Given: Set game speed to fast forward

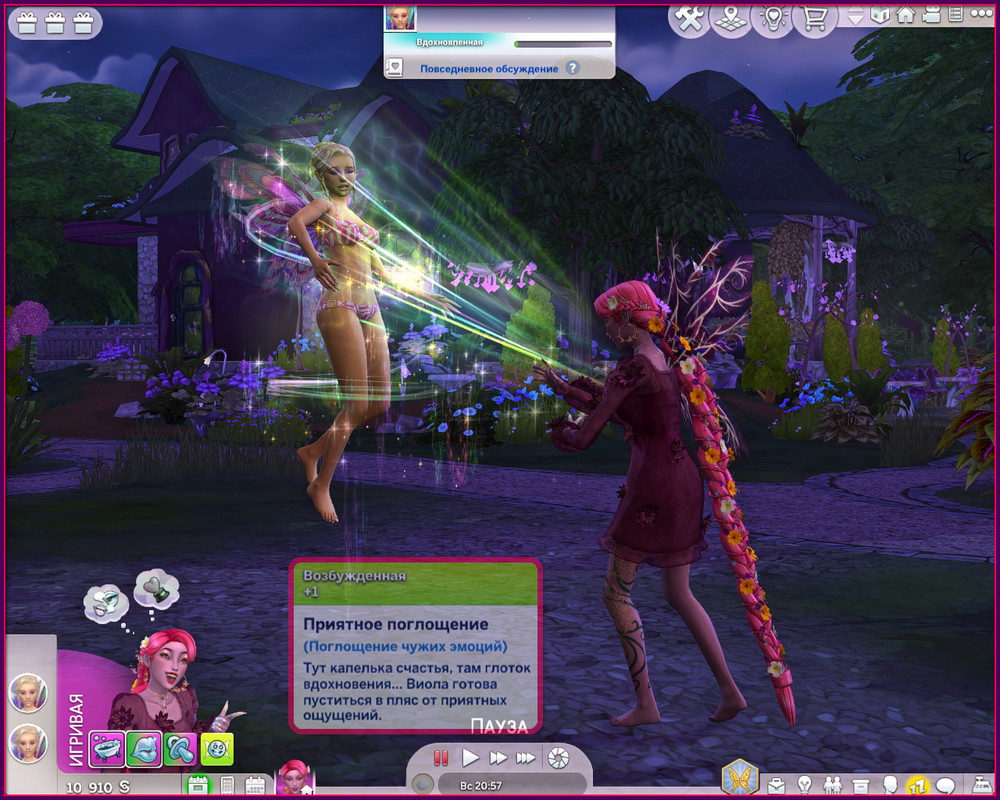Looking at the screenshot, I should 497,758.
